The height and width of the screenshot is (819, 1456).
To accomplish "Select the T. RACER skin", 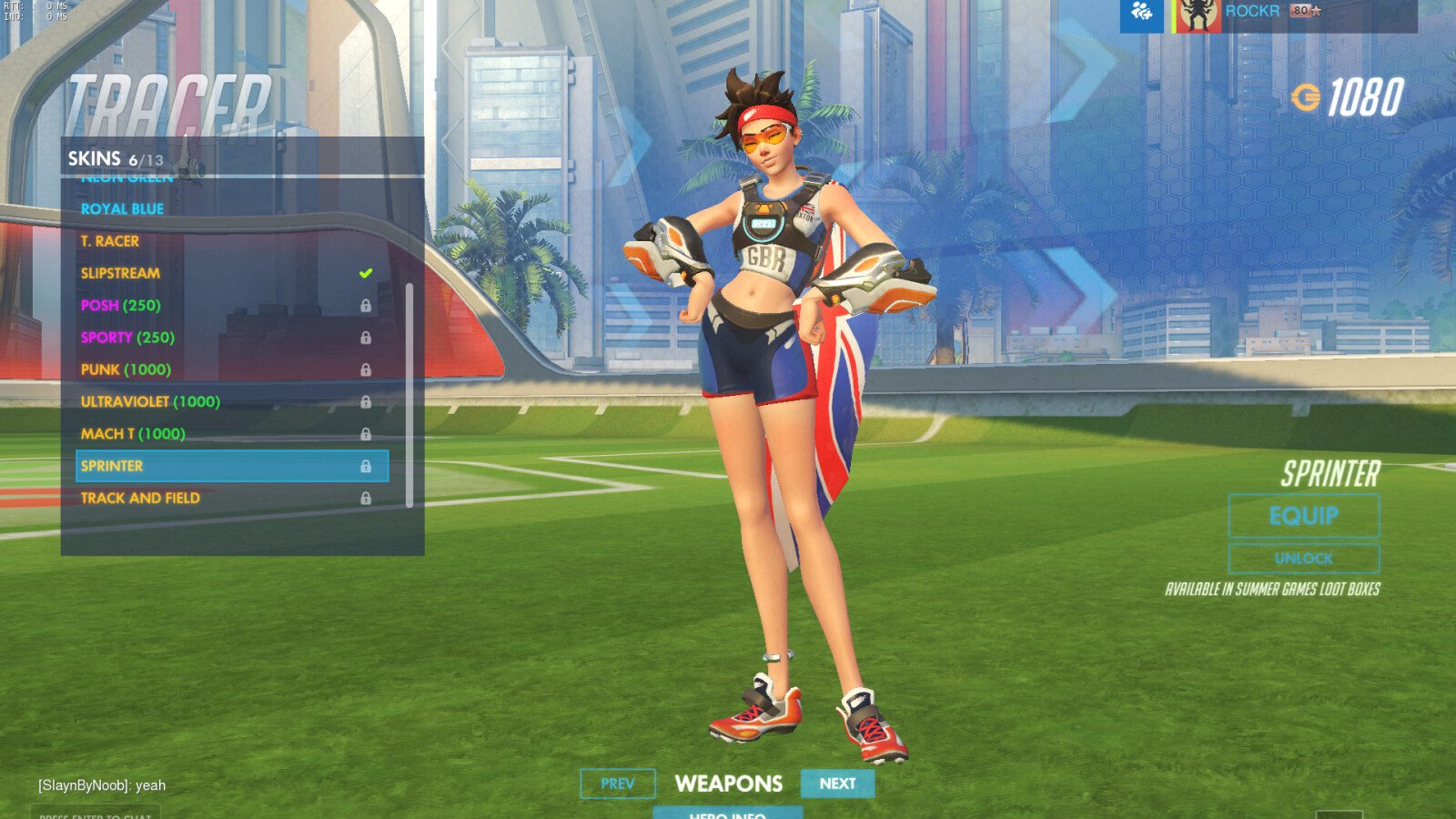I will pyautogui.click(x=107, y=240).
